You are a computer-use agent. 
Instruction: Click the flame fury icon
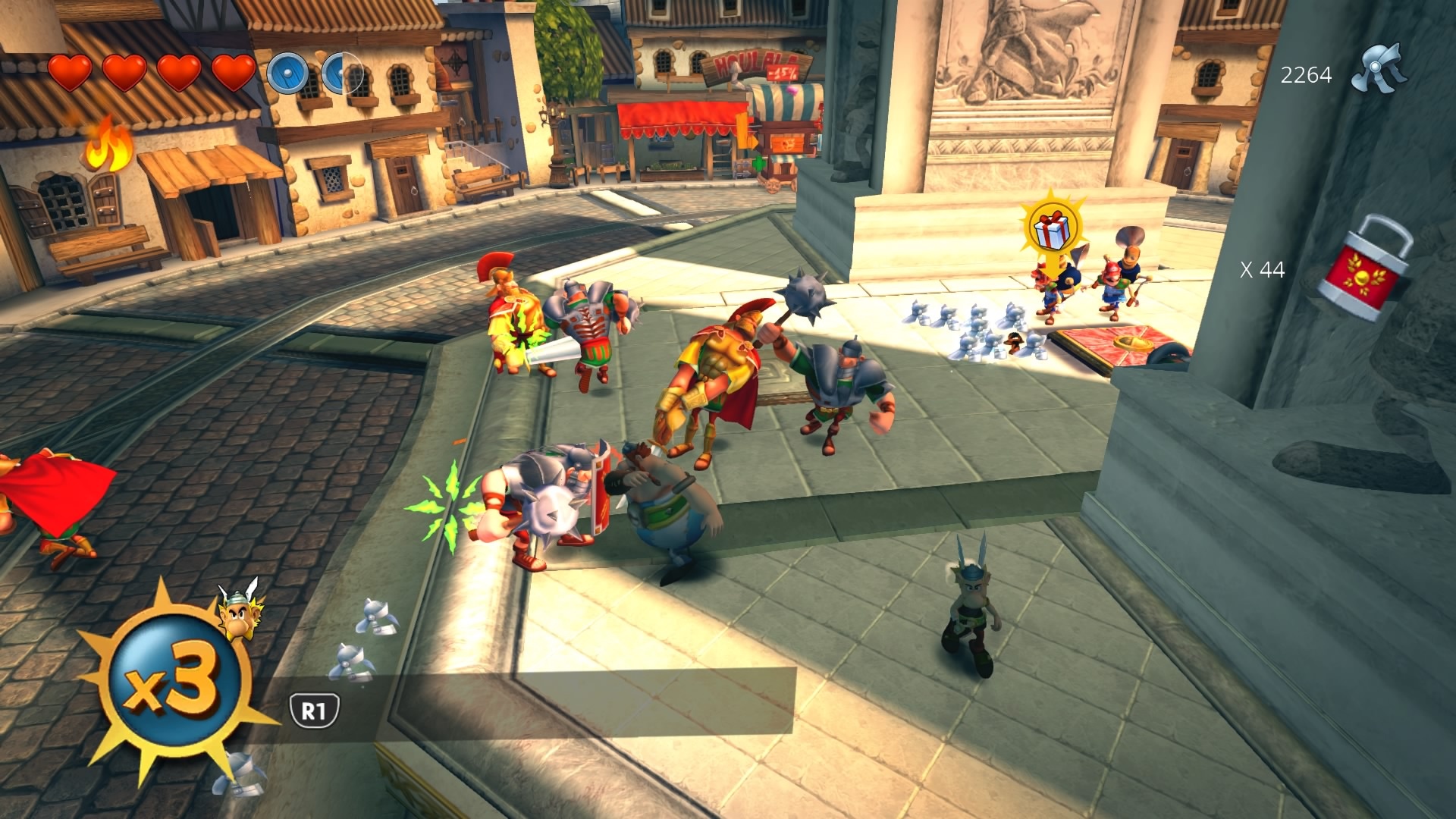point(108,146)
